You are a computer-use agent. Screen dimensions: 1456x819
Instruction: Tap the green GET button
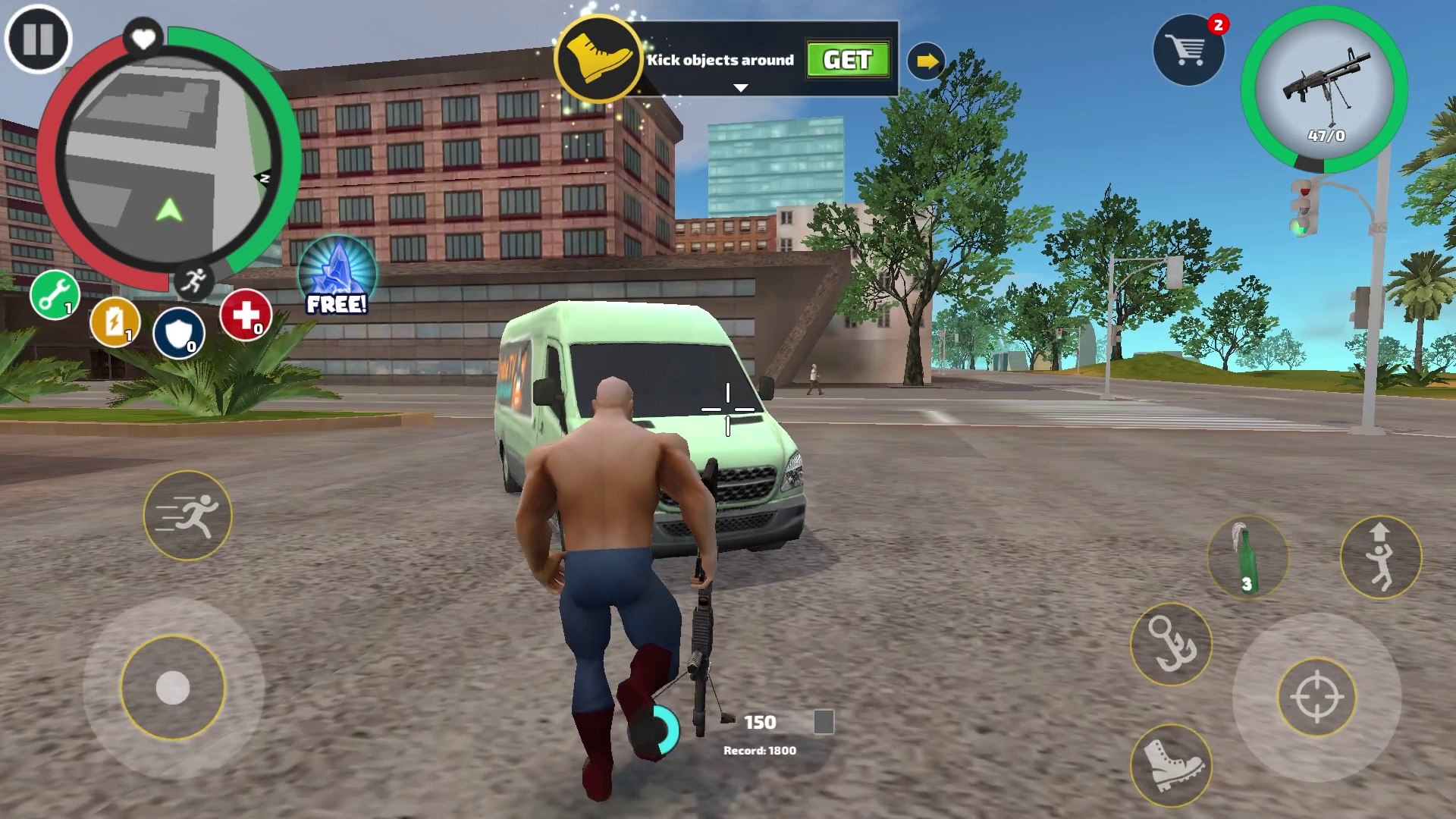tap(847, 60)
